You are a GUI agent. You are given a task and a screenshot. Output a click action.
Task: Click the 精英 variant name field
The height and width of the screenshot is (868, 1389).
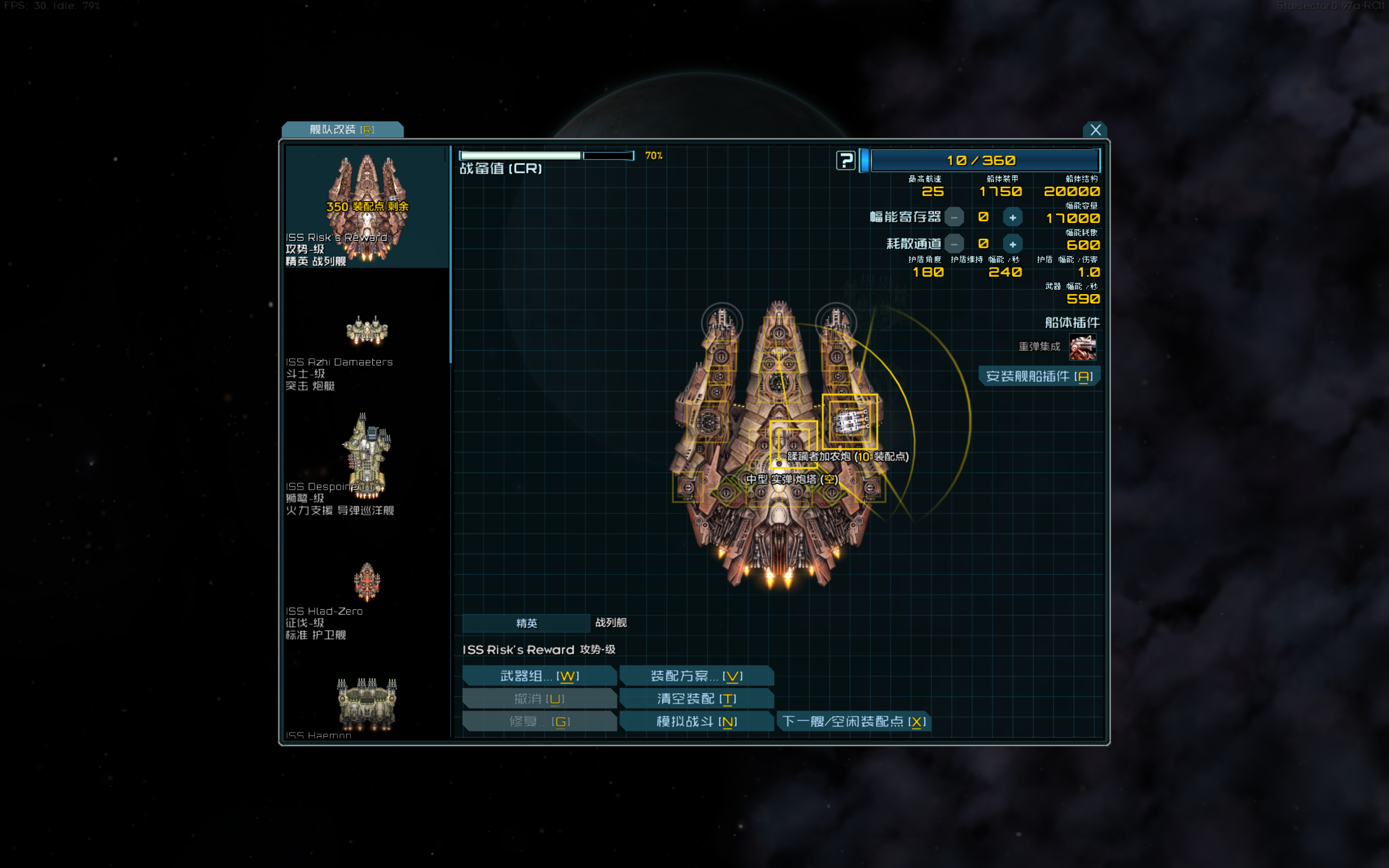[526, 623]
